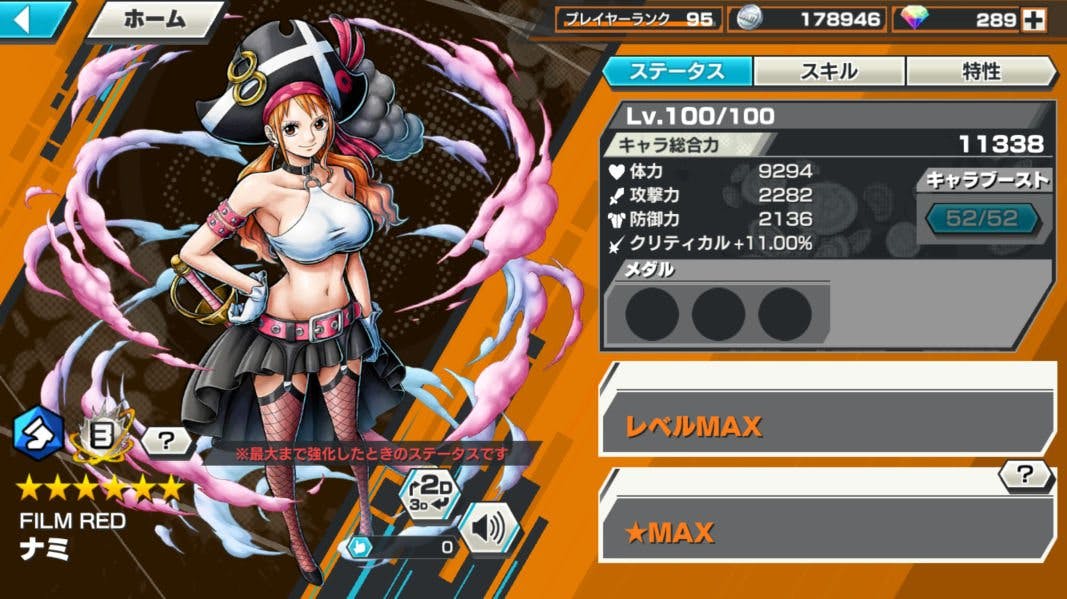Open the 特性 tab

pos(981,71)
